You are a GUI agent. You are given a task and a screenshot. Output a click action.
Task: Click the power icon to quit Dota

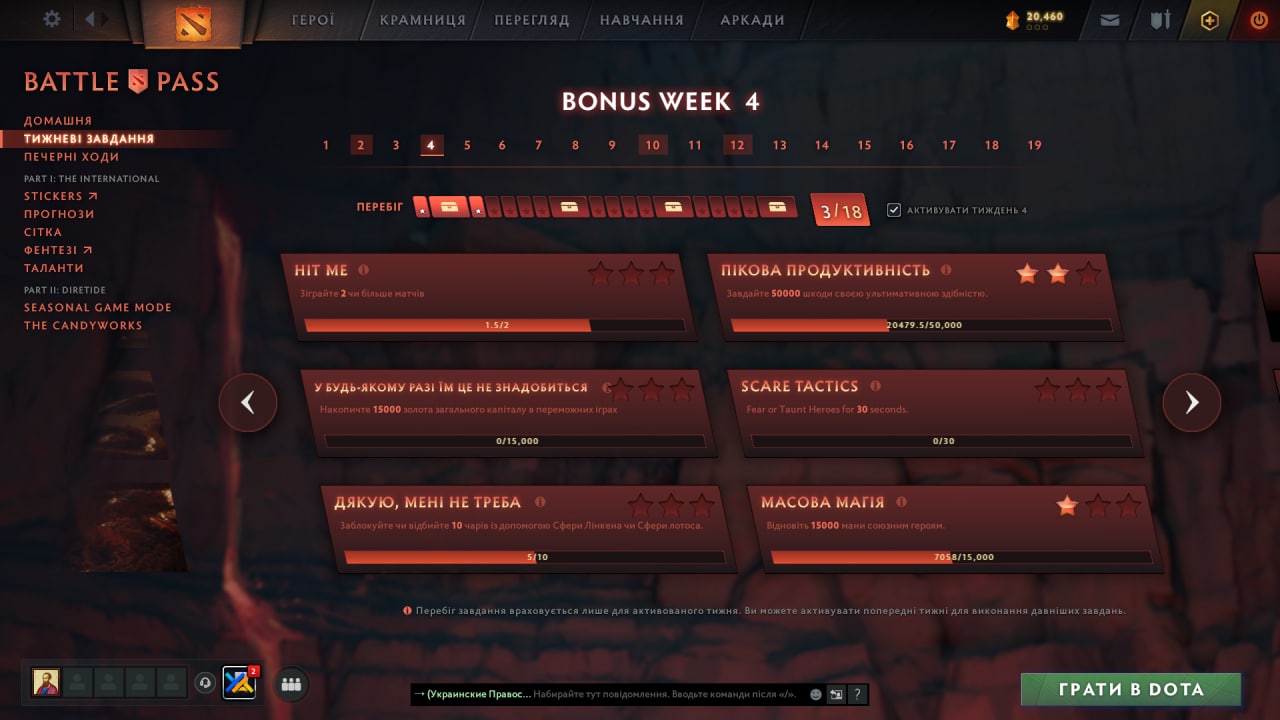1258,19
